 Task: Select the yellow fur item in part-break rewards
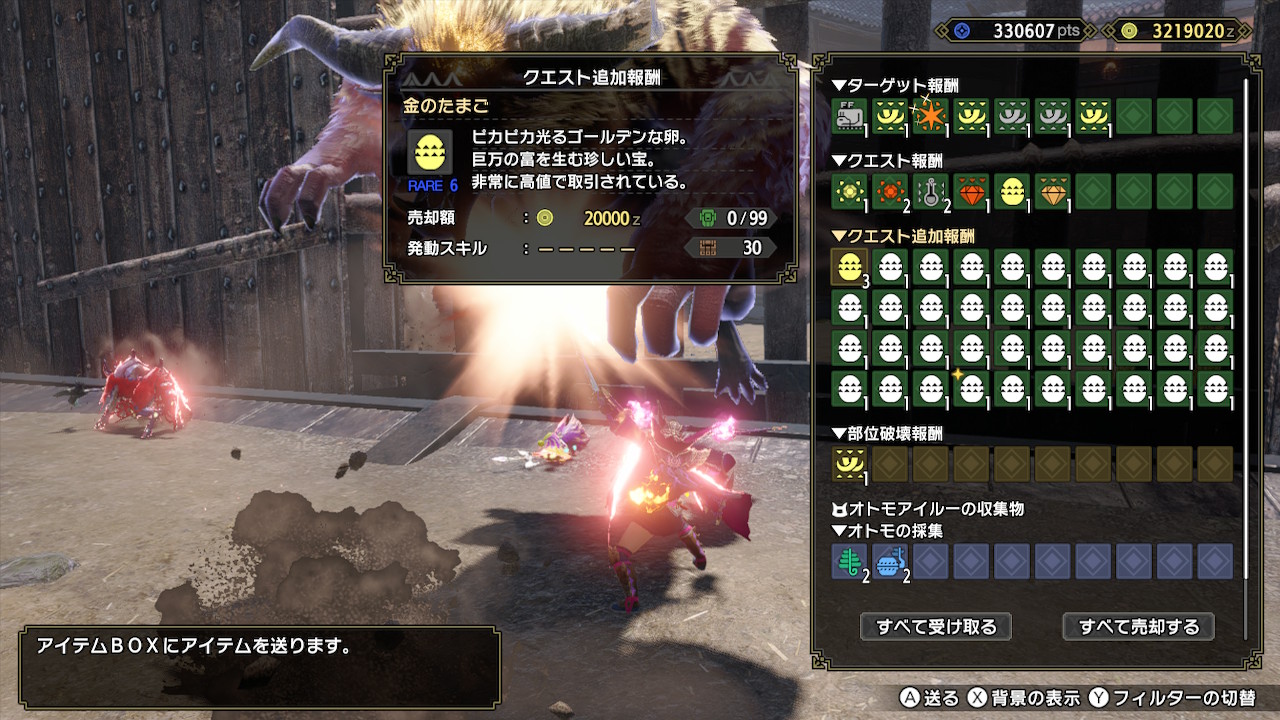pos(849,463)
